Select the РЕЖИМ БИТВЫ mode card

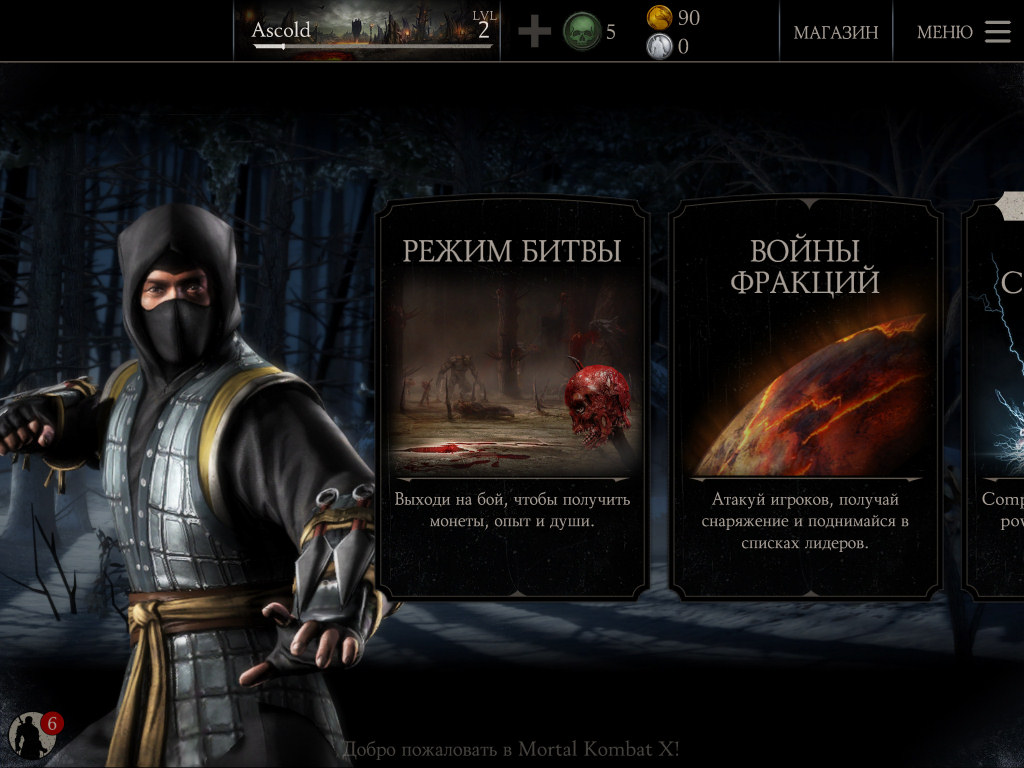pos(512,398)
